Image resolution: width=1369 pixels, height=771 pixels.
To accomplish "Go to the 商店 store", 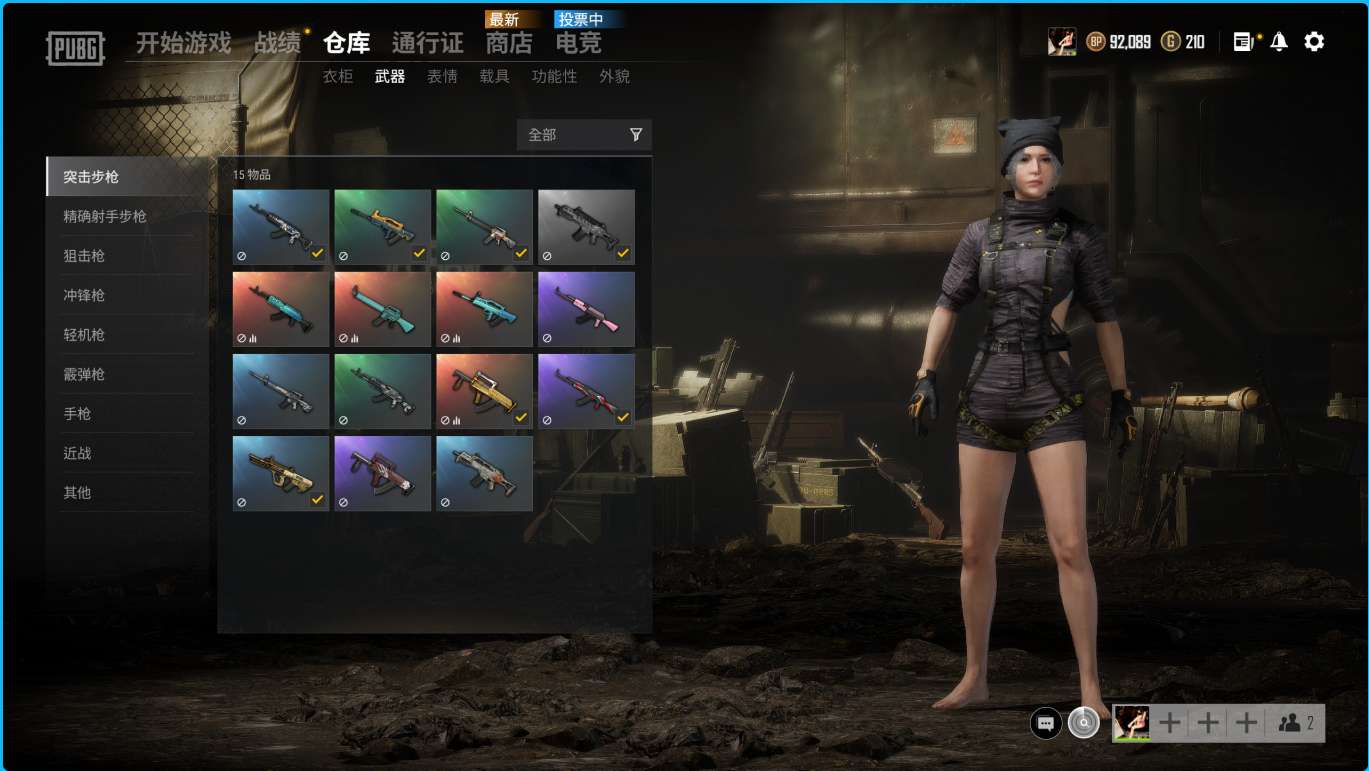I will (509, 43).
